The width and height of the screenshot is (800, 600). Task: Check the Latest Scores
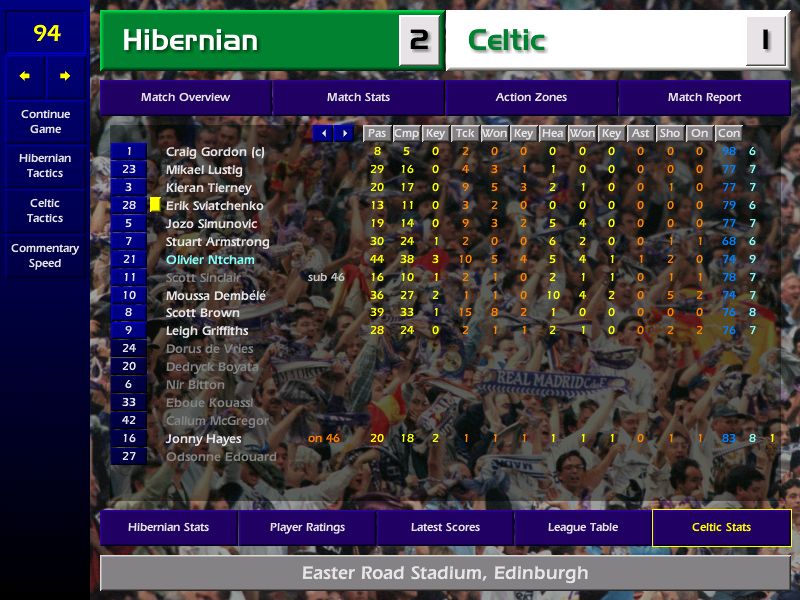click(x=445, y=527)
